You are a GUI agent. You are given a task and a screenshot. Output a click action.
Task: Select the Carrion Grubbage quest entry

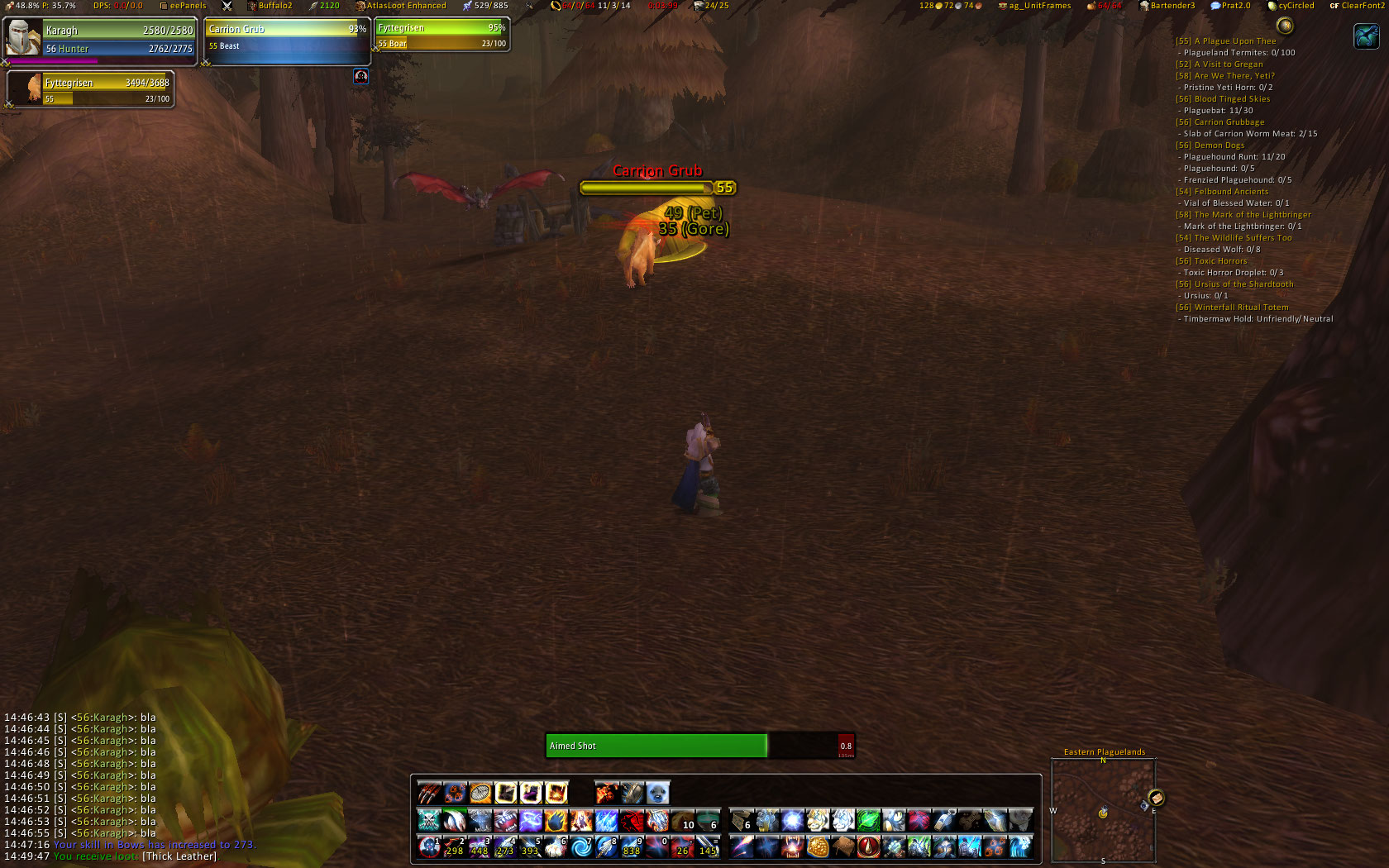pos(1229,122)
